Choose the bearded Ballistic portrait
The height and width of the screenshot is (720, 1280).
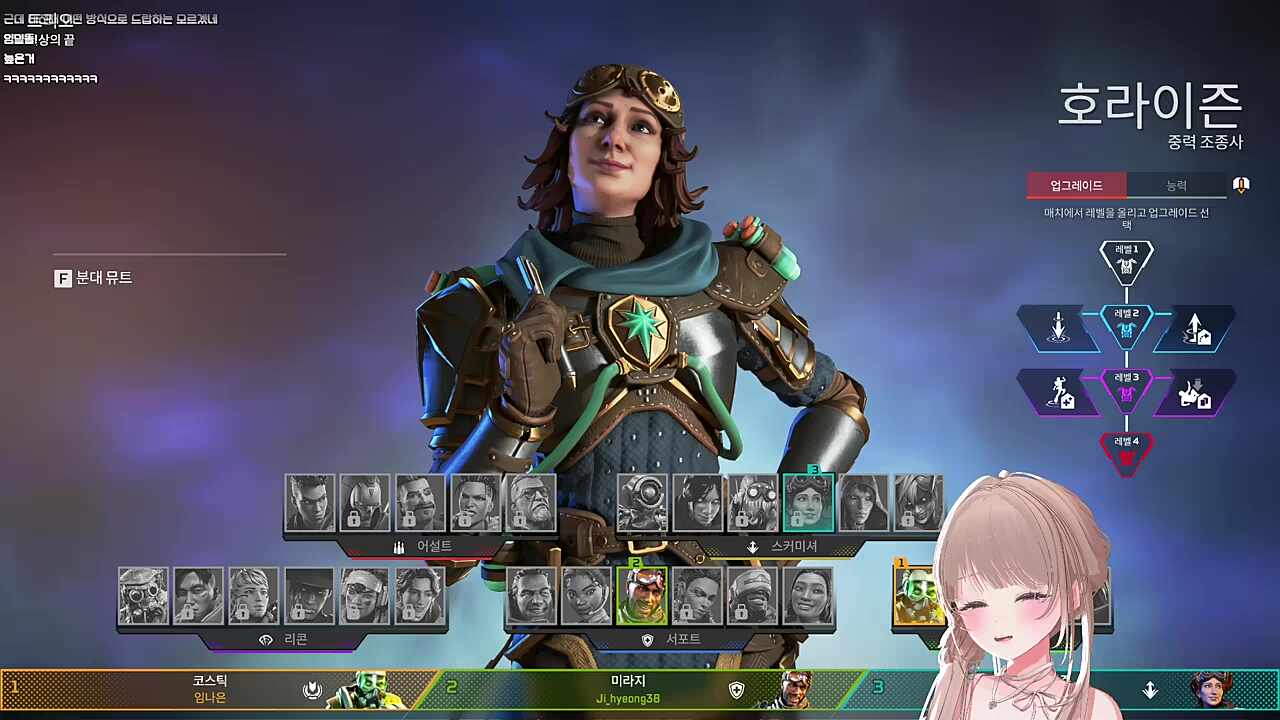point(531,503)
